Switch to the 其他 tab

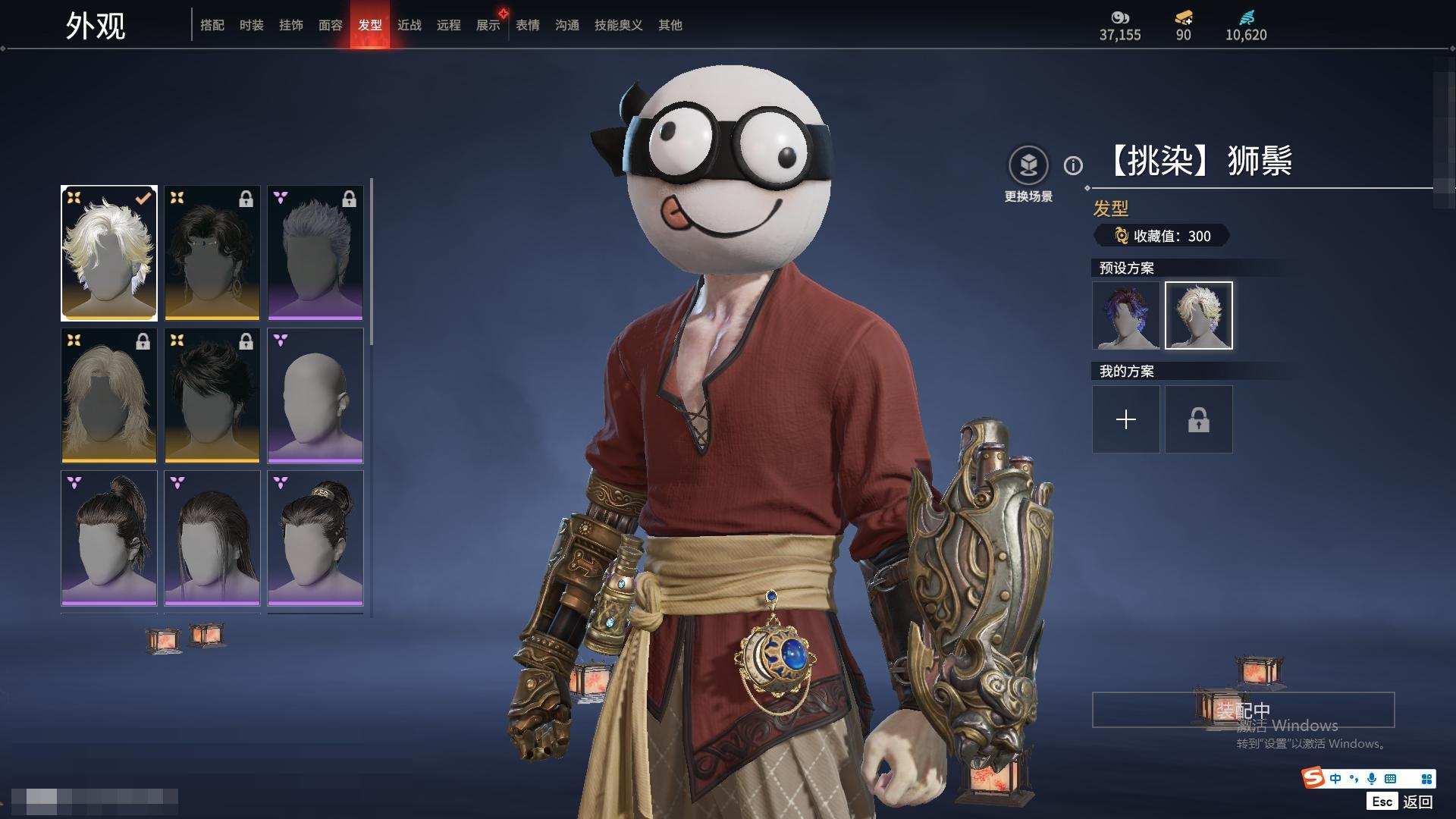click(670, 25)
